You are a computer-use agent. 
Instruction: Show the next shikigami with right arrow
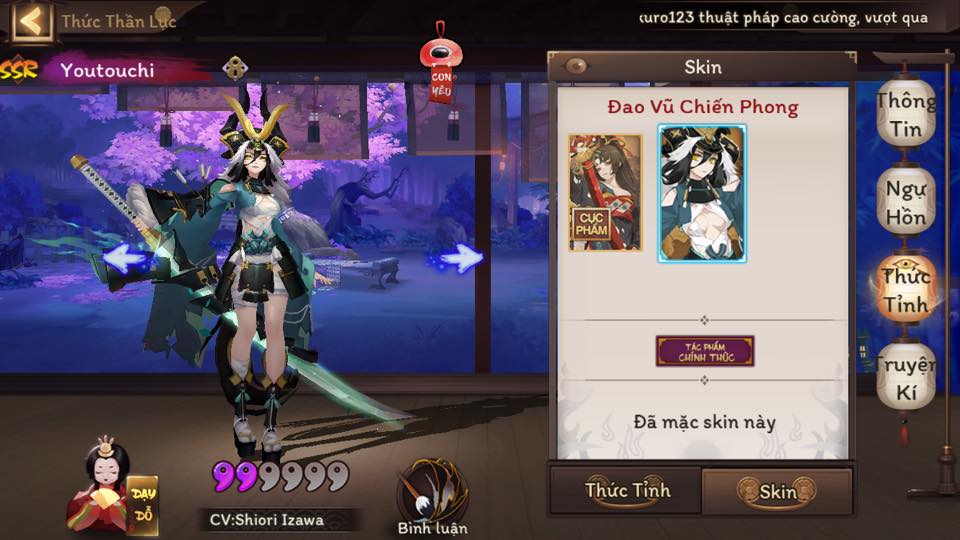[x=460, y=259]
